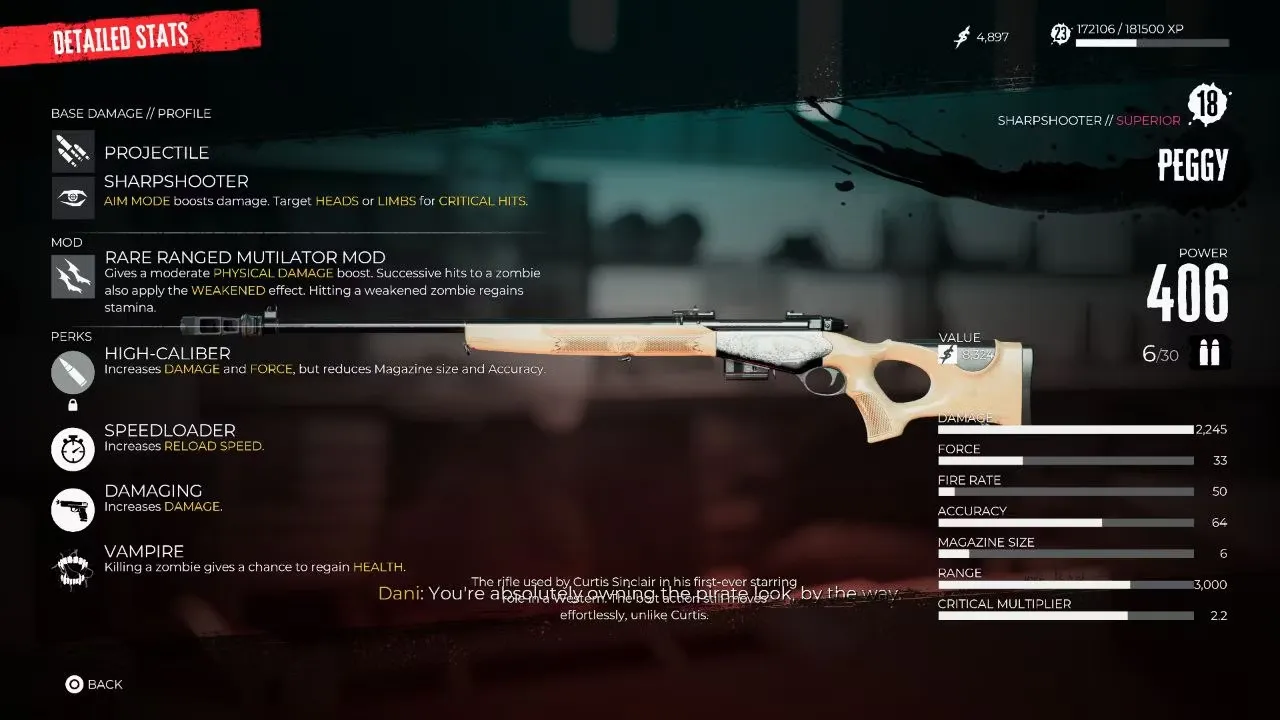Choose the Vampire perk fangs icon
Screen dimensions: 1280x720
click(73, 570)
